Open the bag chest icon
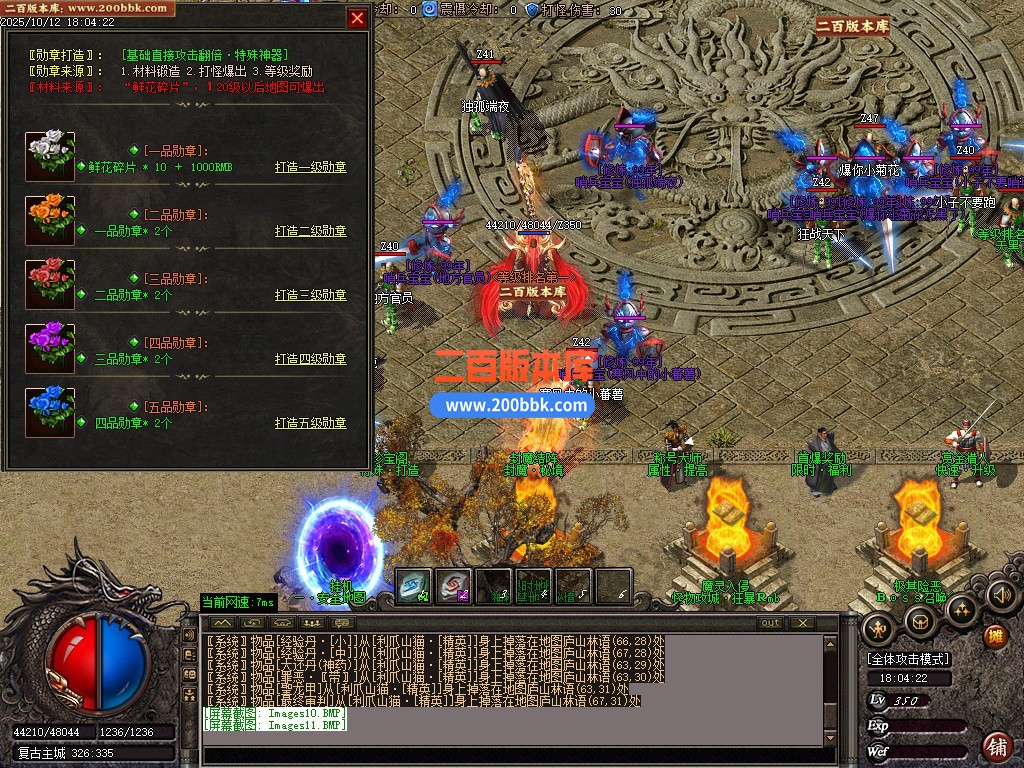1024x768 pixels. tap(920, 622)
